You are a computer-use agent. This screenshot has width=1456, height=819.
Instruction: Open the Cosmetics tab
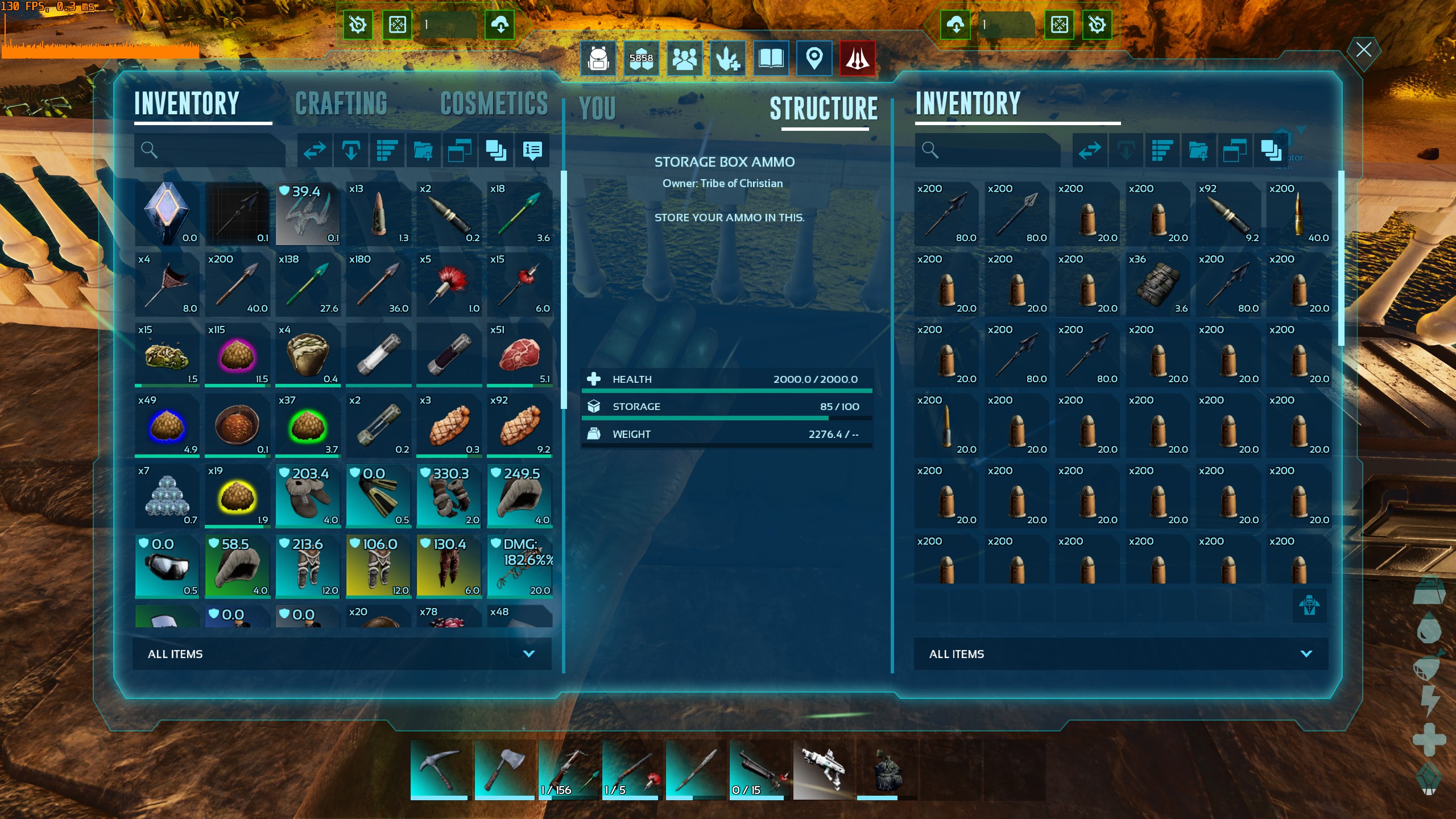[494, 104]
